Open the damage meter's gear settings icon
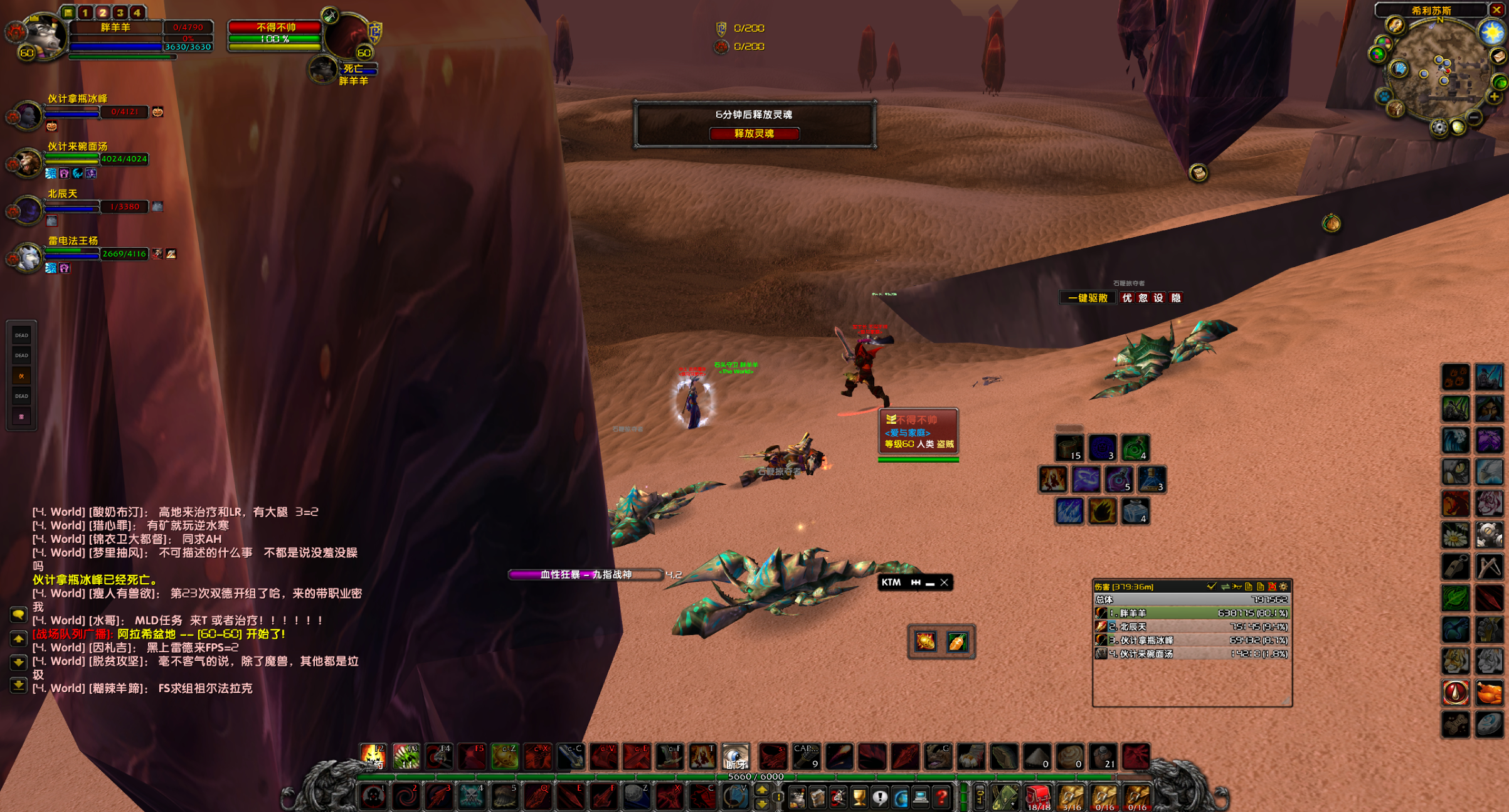 click(1284, 587)
